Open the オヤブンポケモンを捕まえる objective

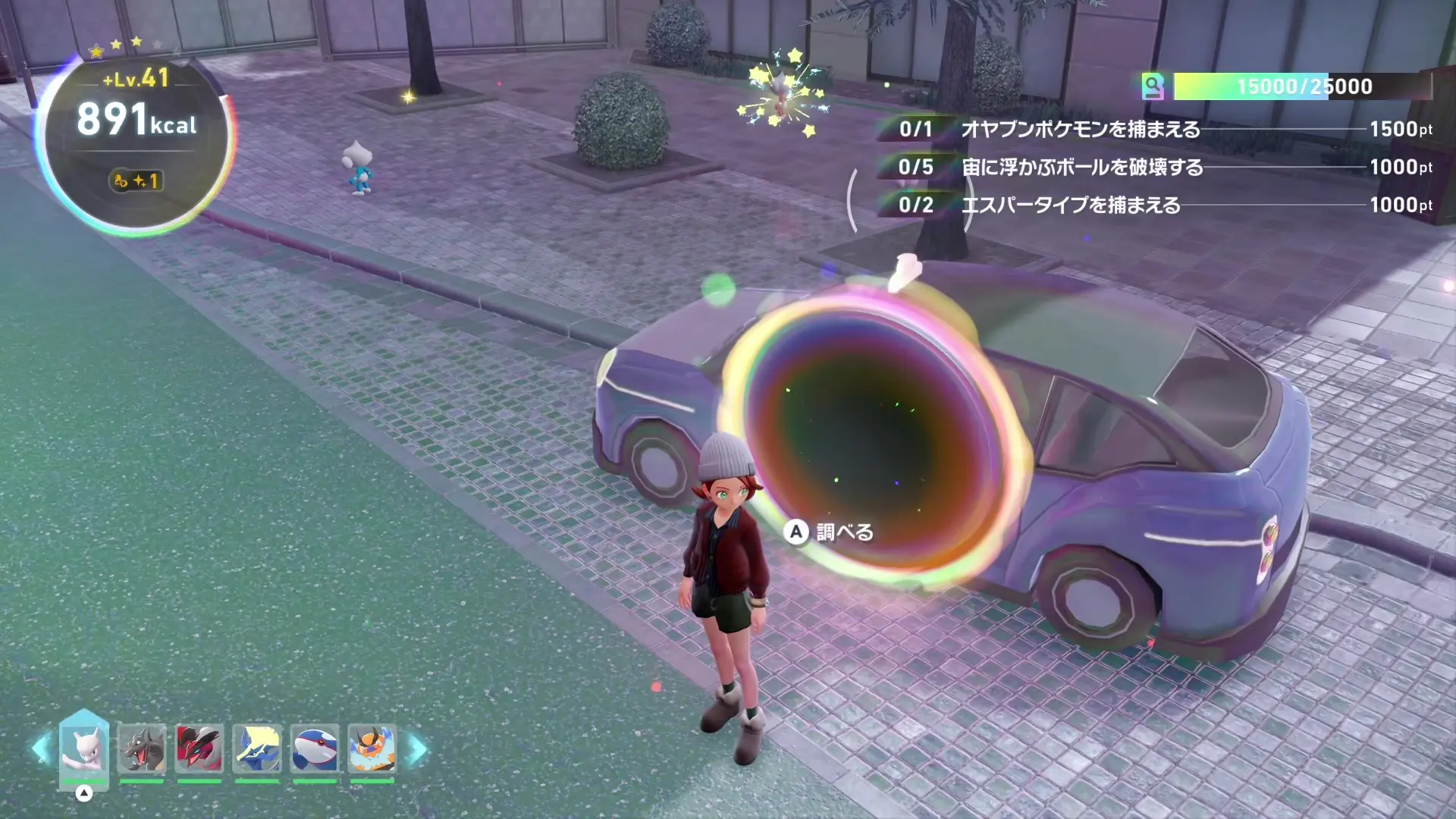coord(1080,130)
